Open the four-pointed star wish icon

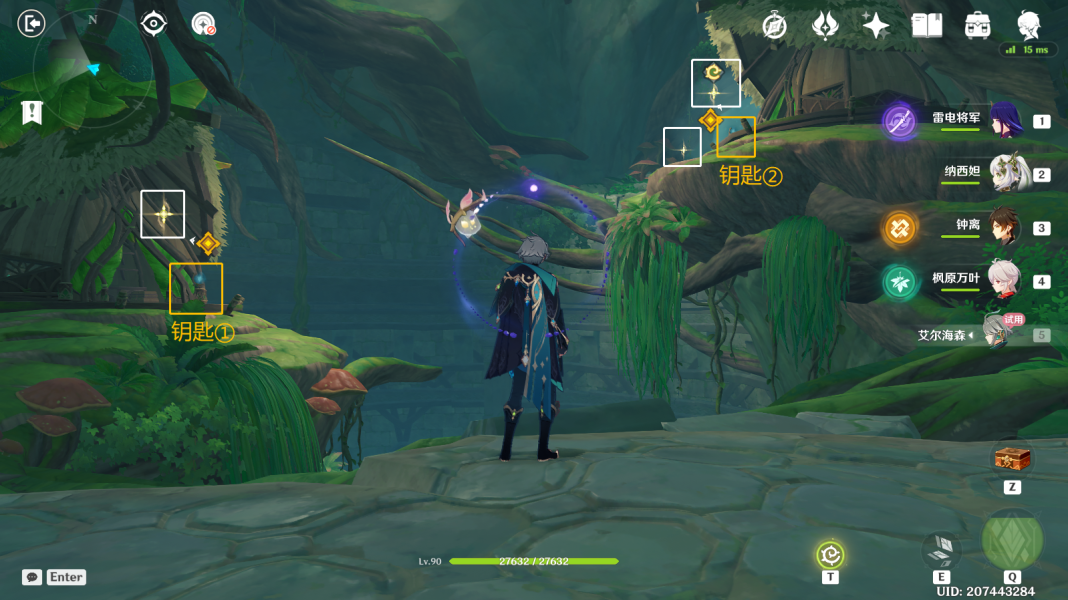click(876, 26)
